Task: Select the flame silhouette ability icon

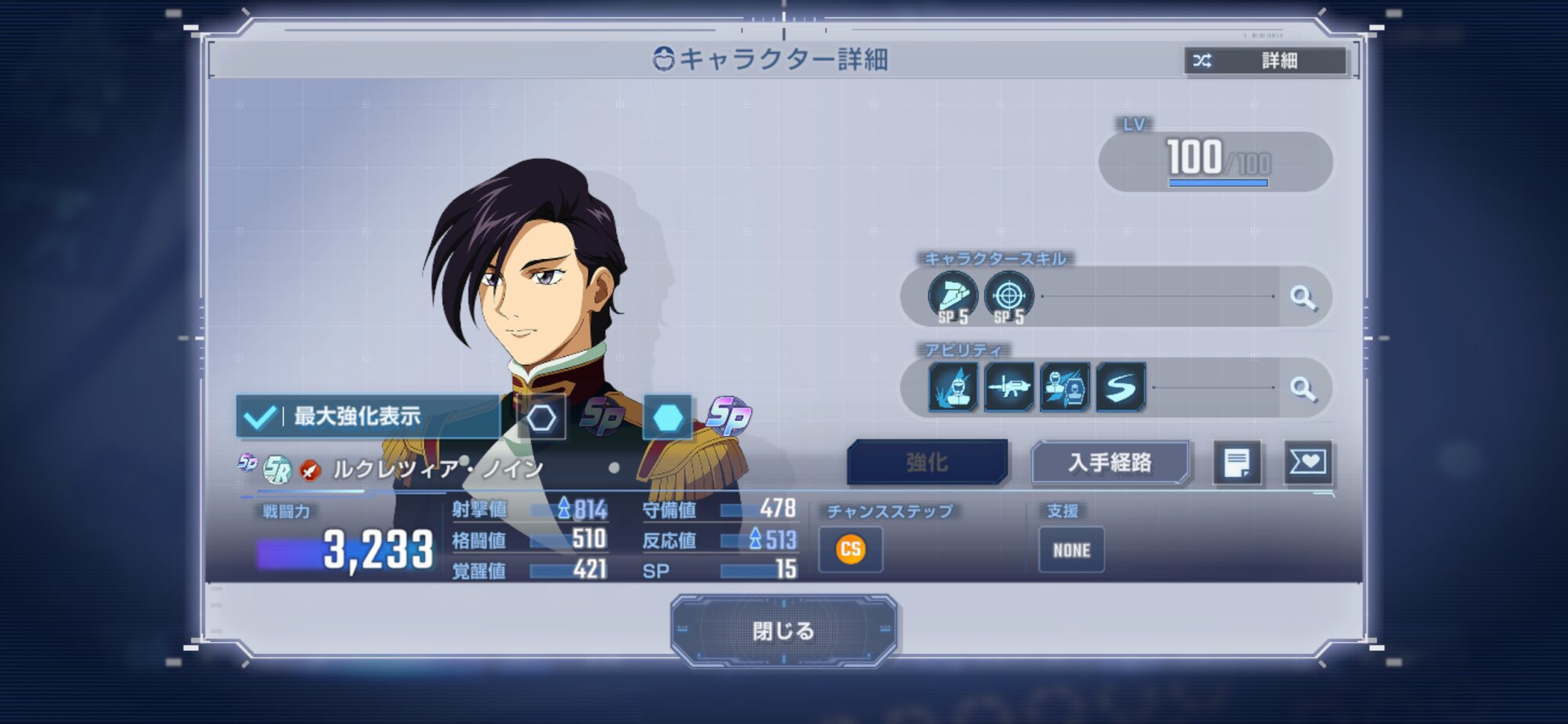Action: (x=953, y=387)
